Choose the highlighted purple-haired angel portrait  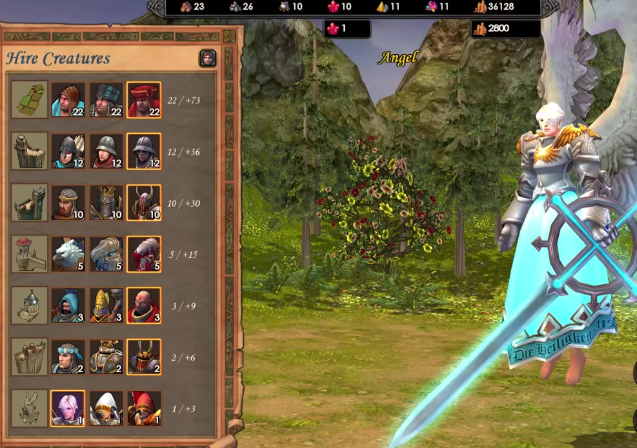click(68, 408)
